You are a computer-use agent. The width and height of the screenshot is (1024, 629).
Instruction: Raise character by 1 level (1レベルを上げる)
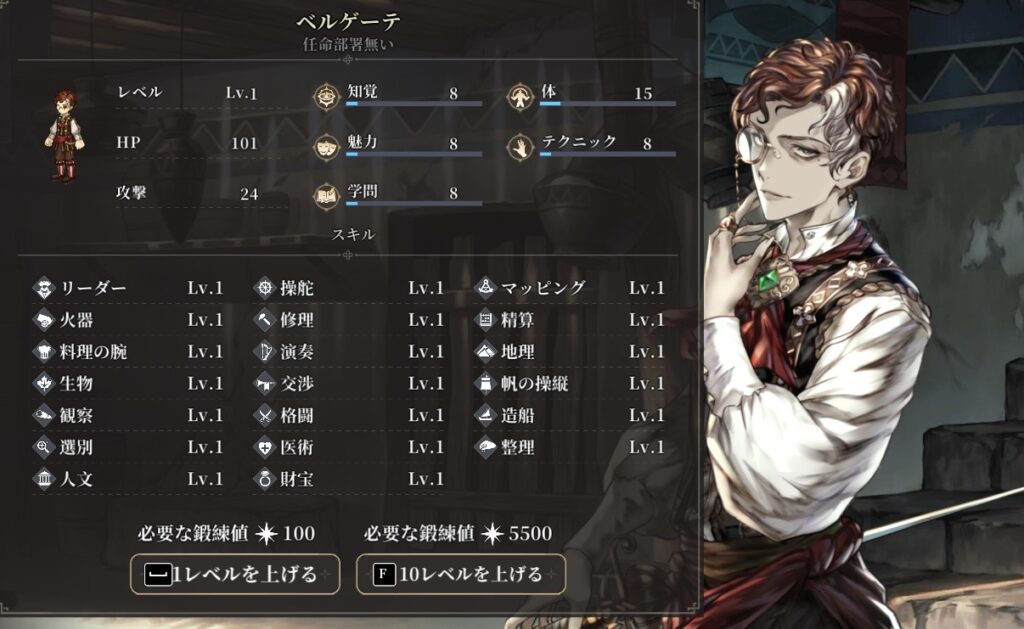(x=235, y=574)
